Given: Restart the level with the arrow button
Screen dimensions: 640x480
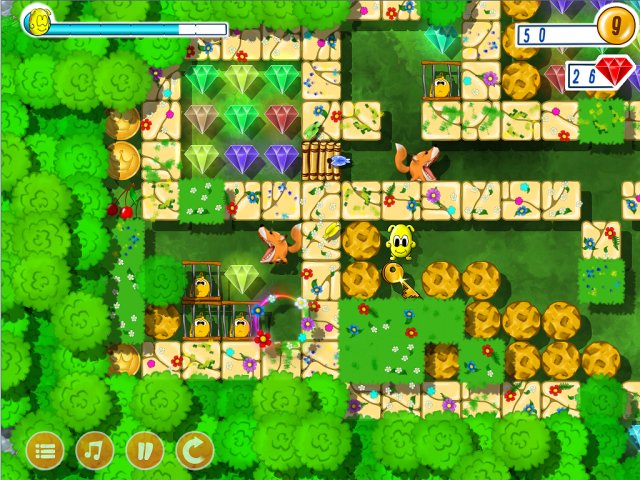Looking at the screenshot, I should point(195,451).
